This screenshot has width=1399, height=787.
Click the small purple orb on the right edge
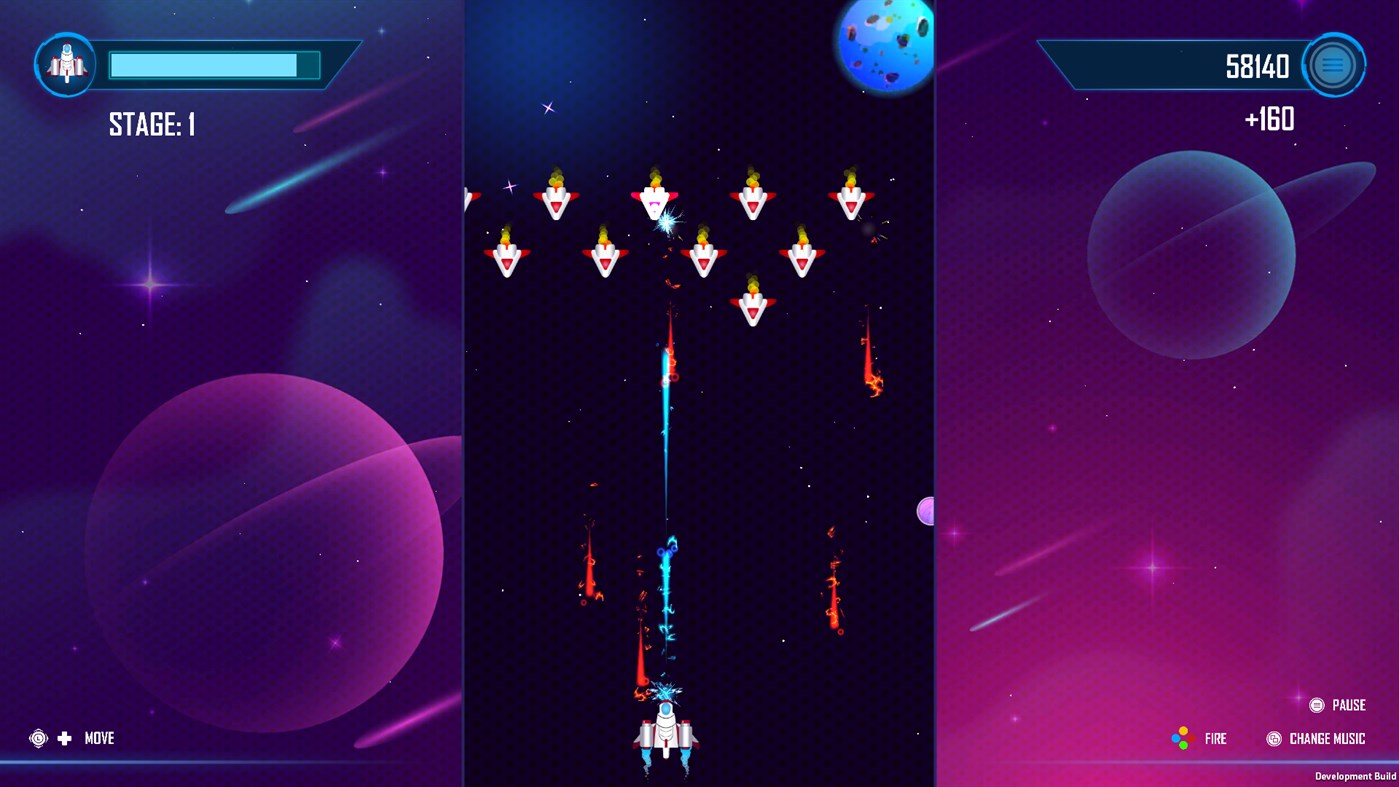point(925,511)
